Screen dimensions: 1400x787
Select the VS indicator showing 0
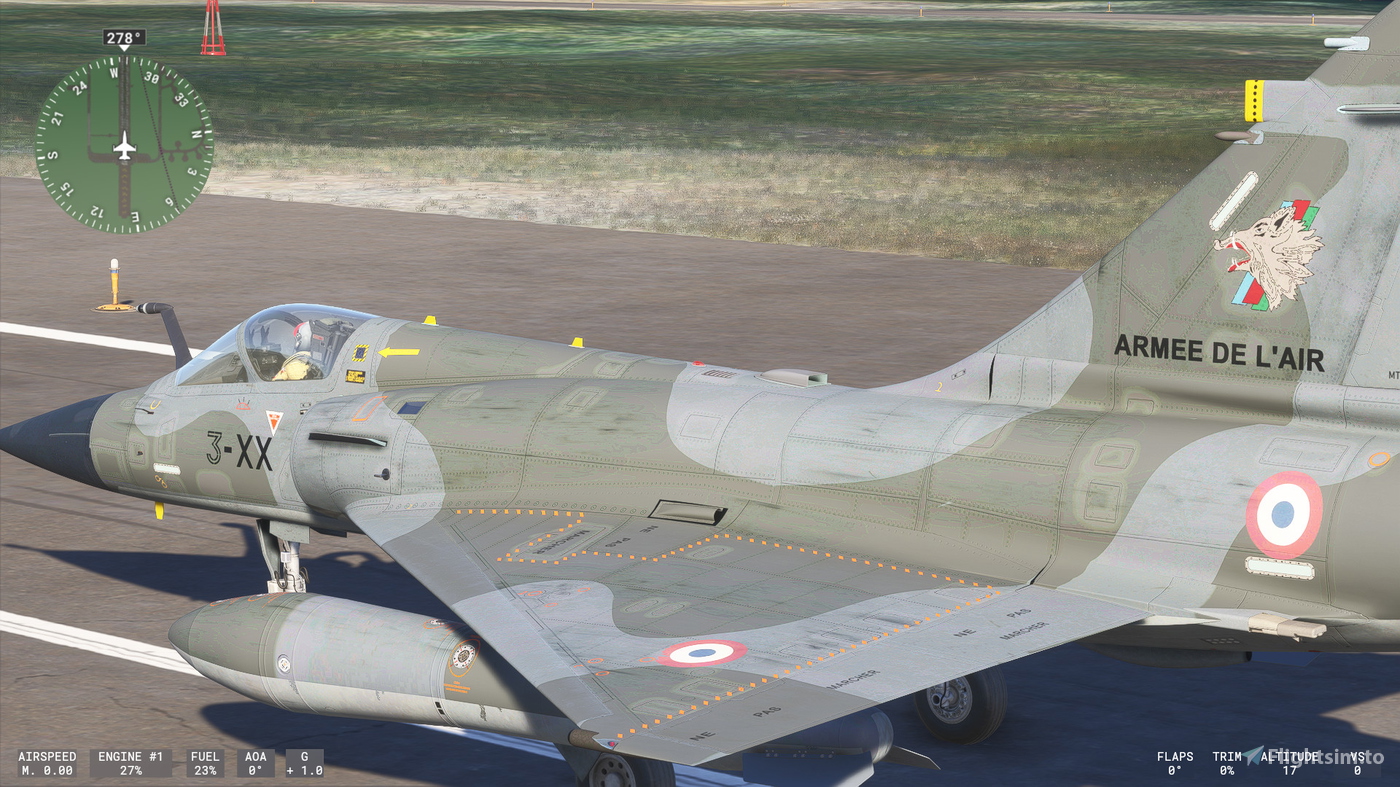(1358, 765)
